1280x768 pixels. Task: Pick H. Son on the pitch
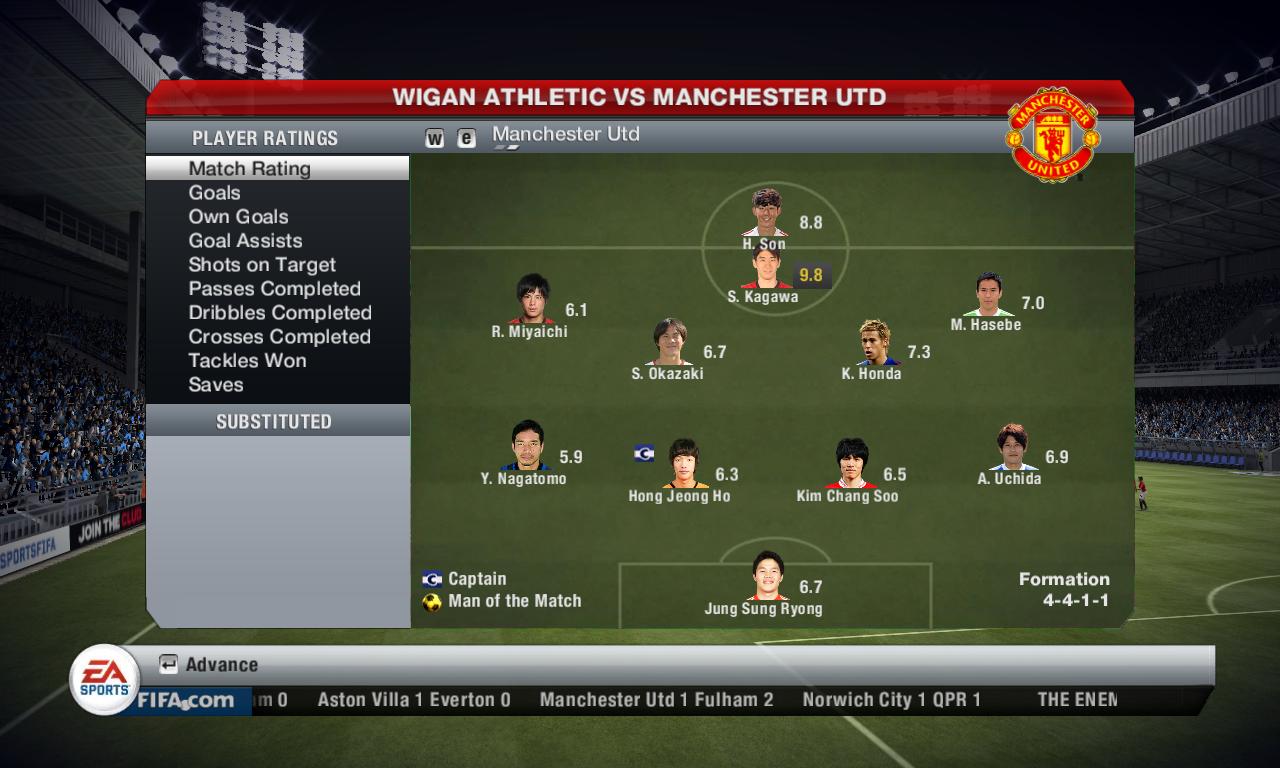(x=767, y=212)
